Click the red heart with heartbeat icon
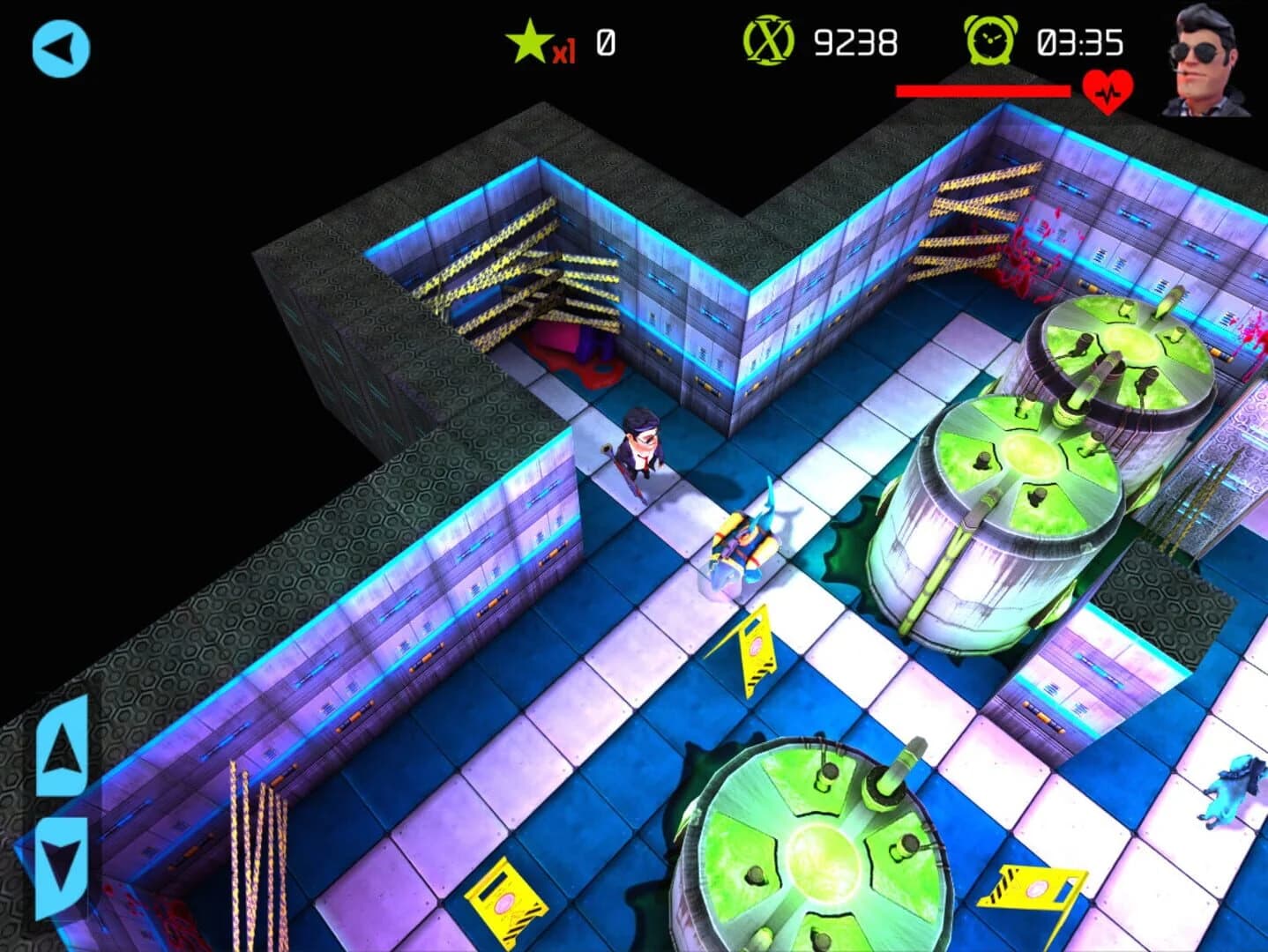1268x952 pixels. point(1108,91)
